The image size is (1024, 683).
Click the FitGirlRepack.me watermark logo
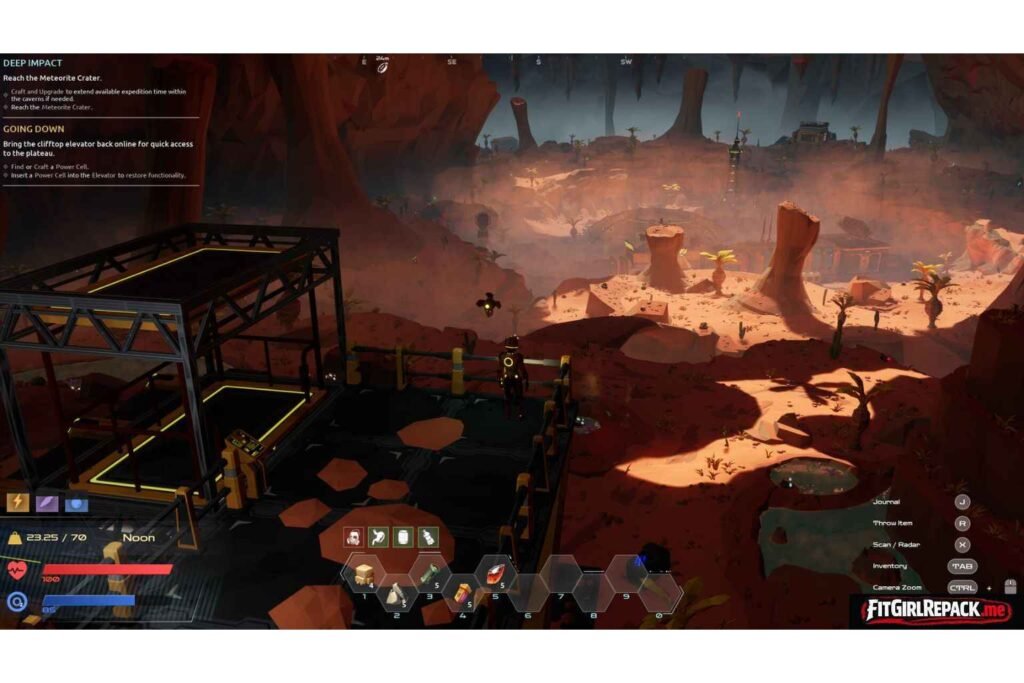pos(934,609)
